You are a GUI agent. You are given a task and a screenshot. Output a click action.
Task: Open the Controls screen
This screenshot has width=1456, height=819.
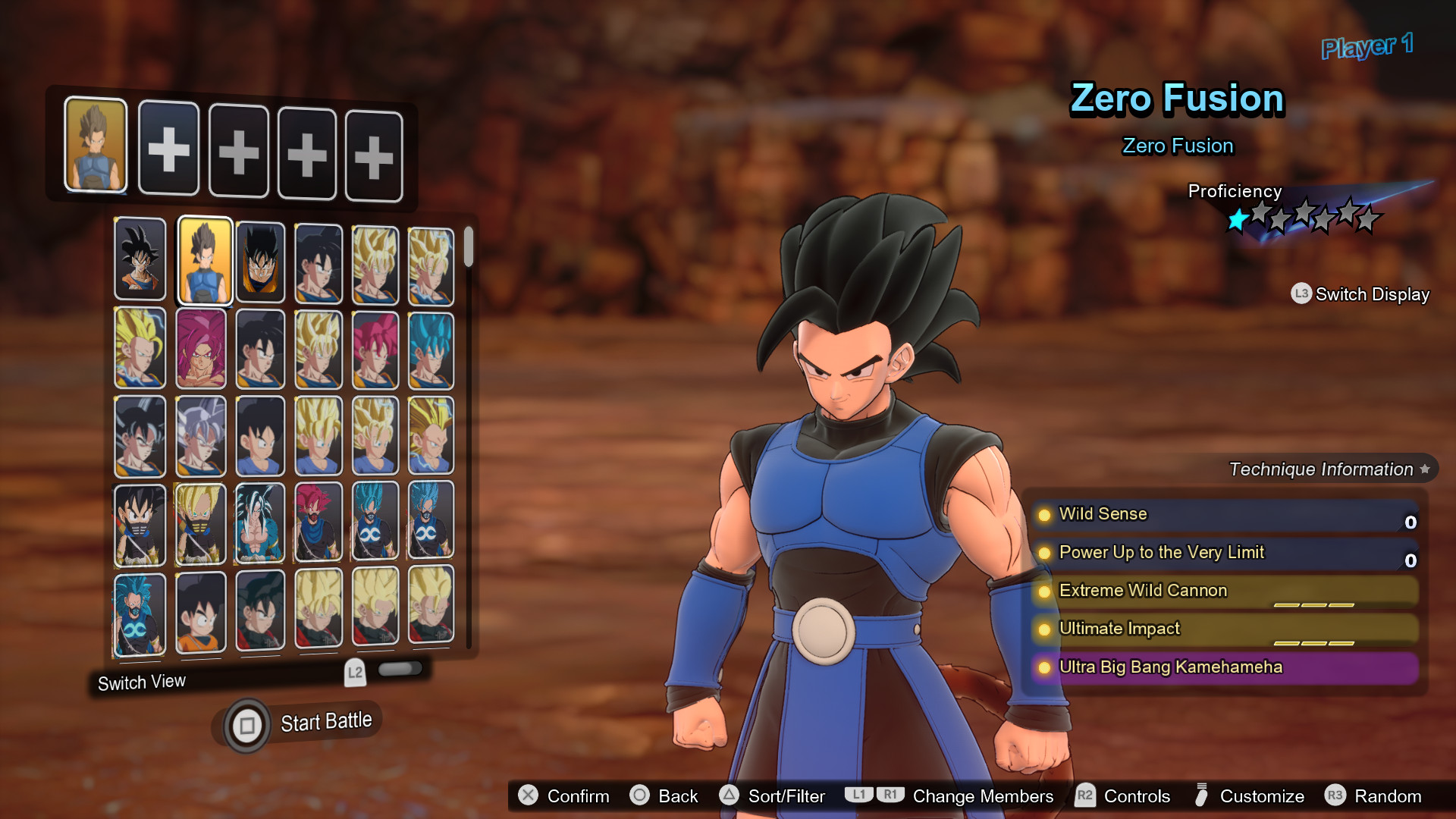tap(1123, 796)
